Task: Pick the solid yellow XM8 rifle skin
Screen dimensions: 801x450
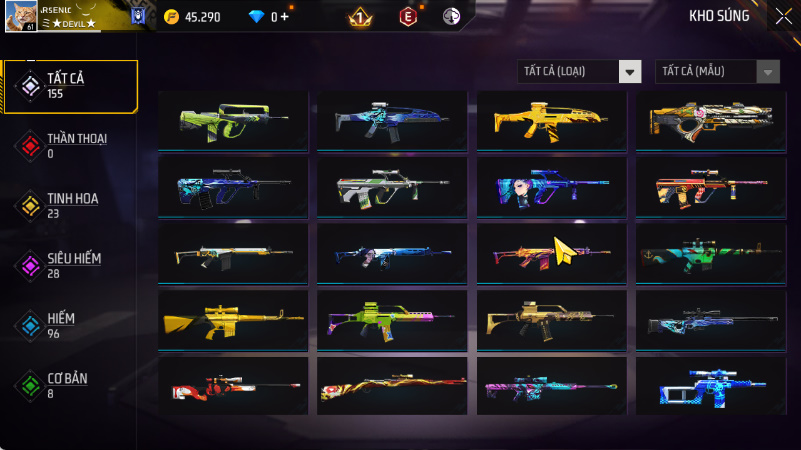Action: pyautogui.click(x=551, y=121)
